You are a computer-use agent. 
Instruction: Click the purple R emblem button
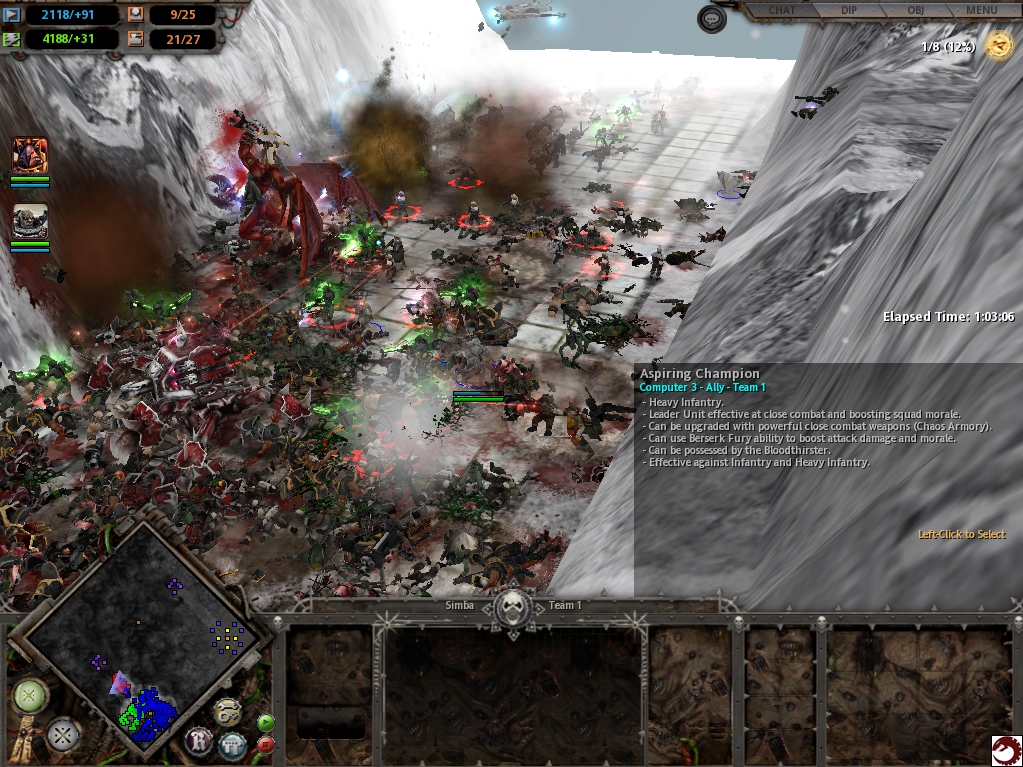199,741
